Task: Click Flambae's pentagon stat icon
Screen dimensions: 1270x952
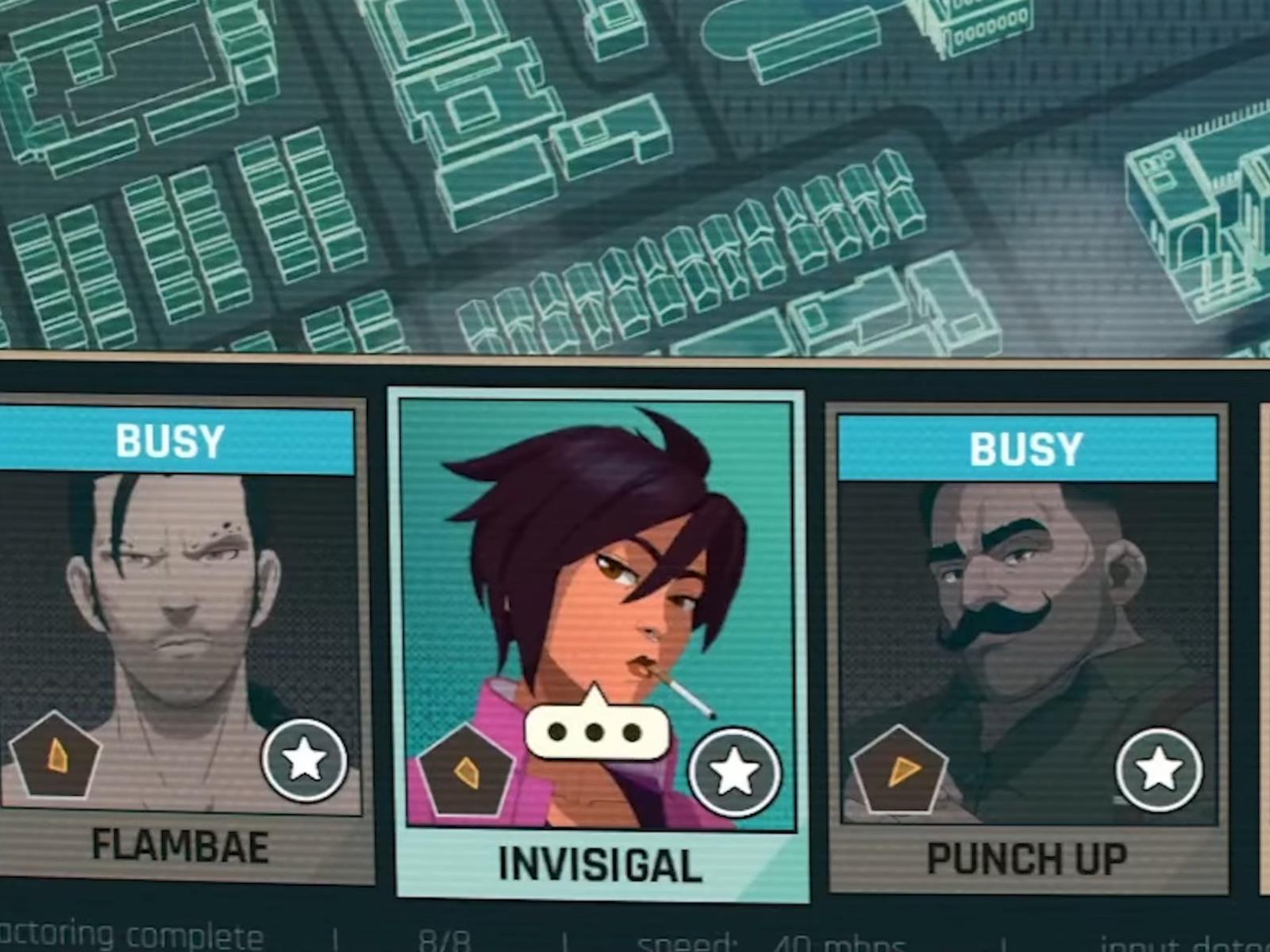Action: click(56, 756)
